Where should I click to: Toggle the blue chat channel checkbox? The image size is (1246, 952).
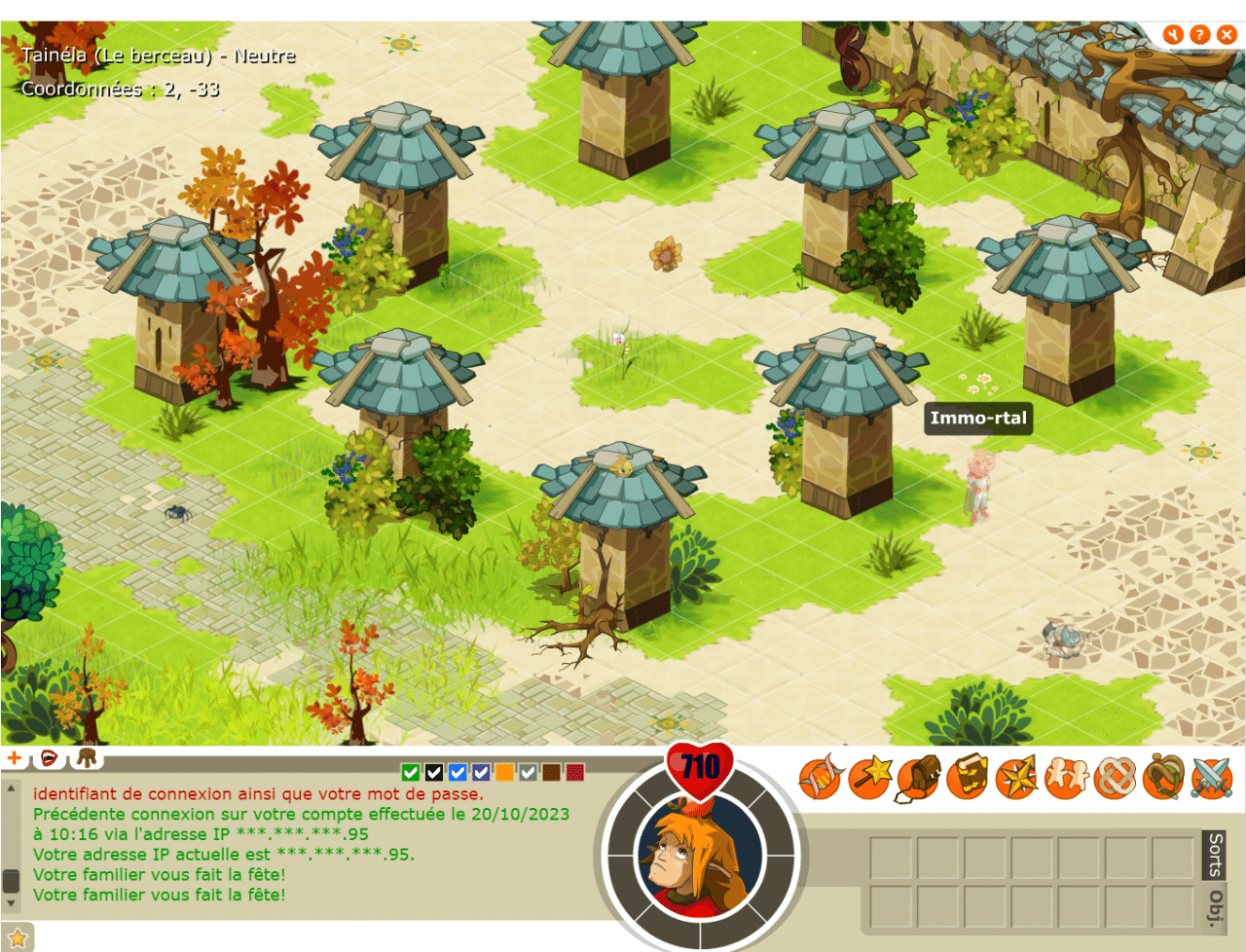458,773
